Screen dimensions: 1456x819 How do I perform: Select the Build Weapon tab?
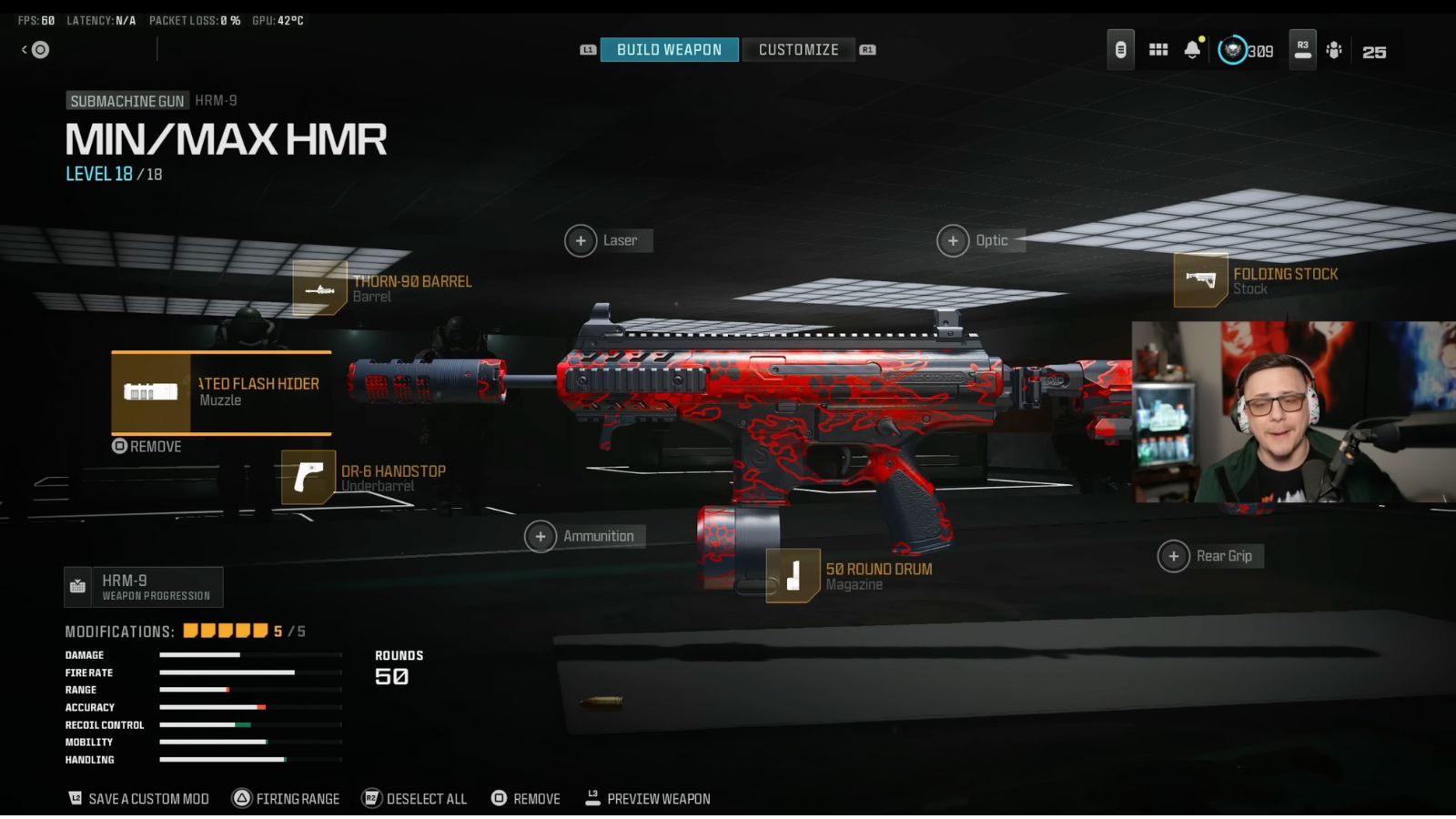670,49
